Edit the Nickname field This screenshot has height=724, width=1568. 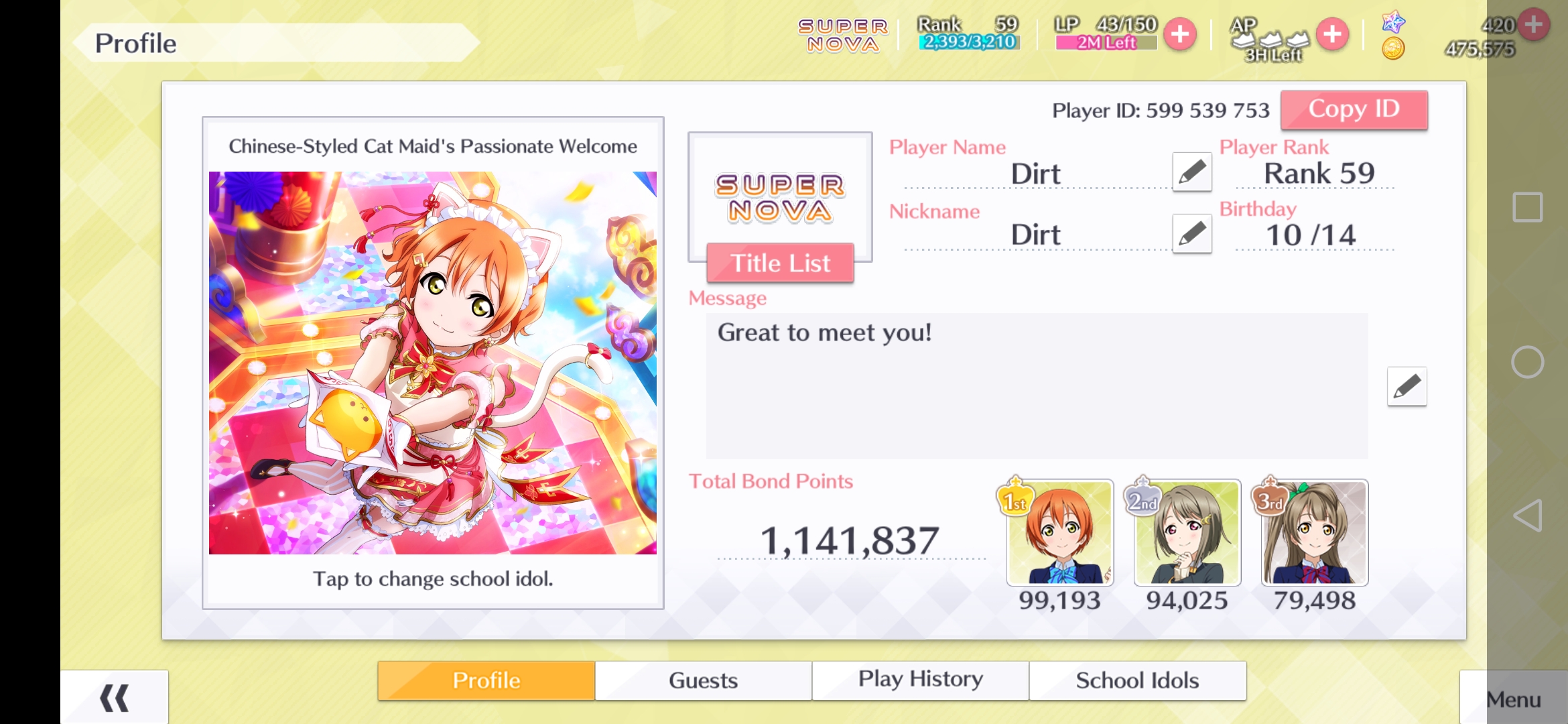pyautogui.click(x=1192, y=234)
